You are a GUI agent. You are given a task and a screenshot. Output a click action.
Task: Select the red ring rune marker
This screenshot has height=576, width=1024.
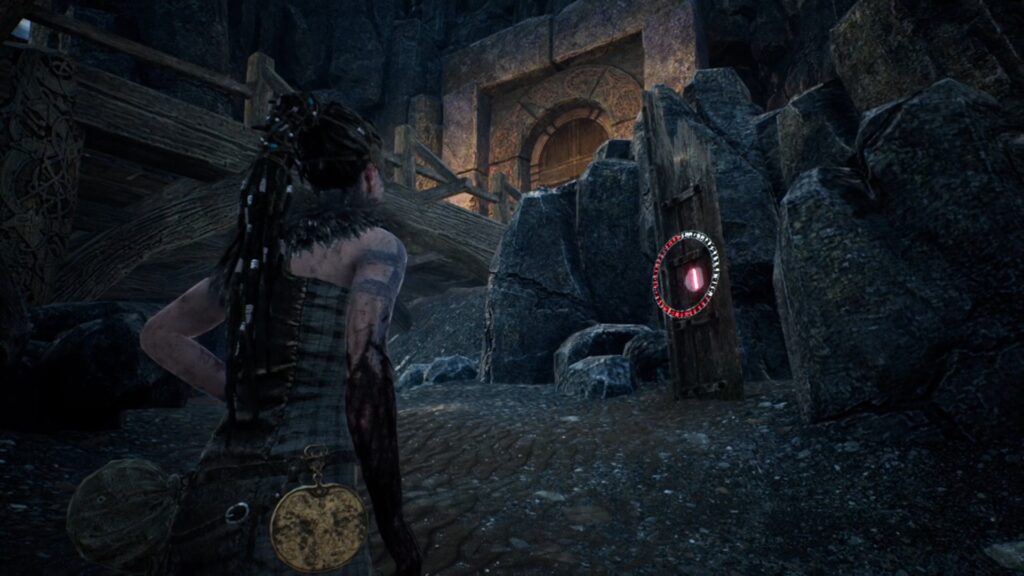[x=686, y=276]
